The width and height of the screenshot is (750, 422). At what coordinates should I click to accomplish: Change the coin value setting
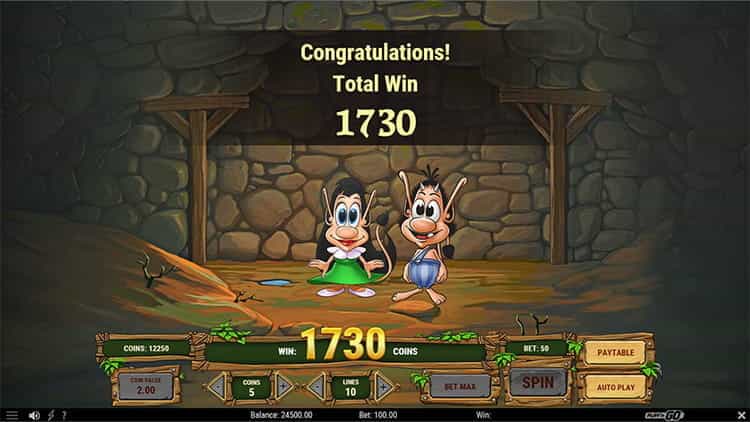[145, 384]
